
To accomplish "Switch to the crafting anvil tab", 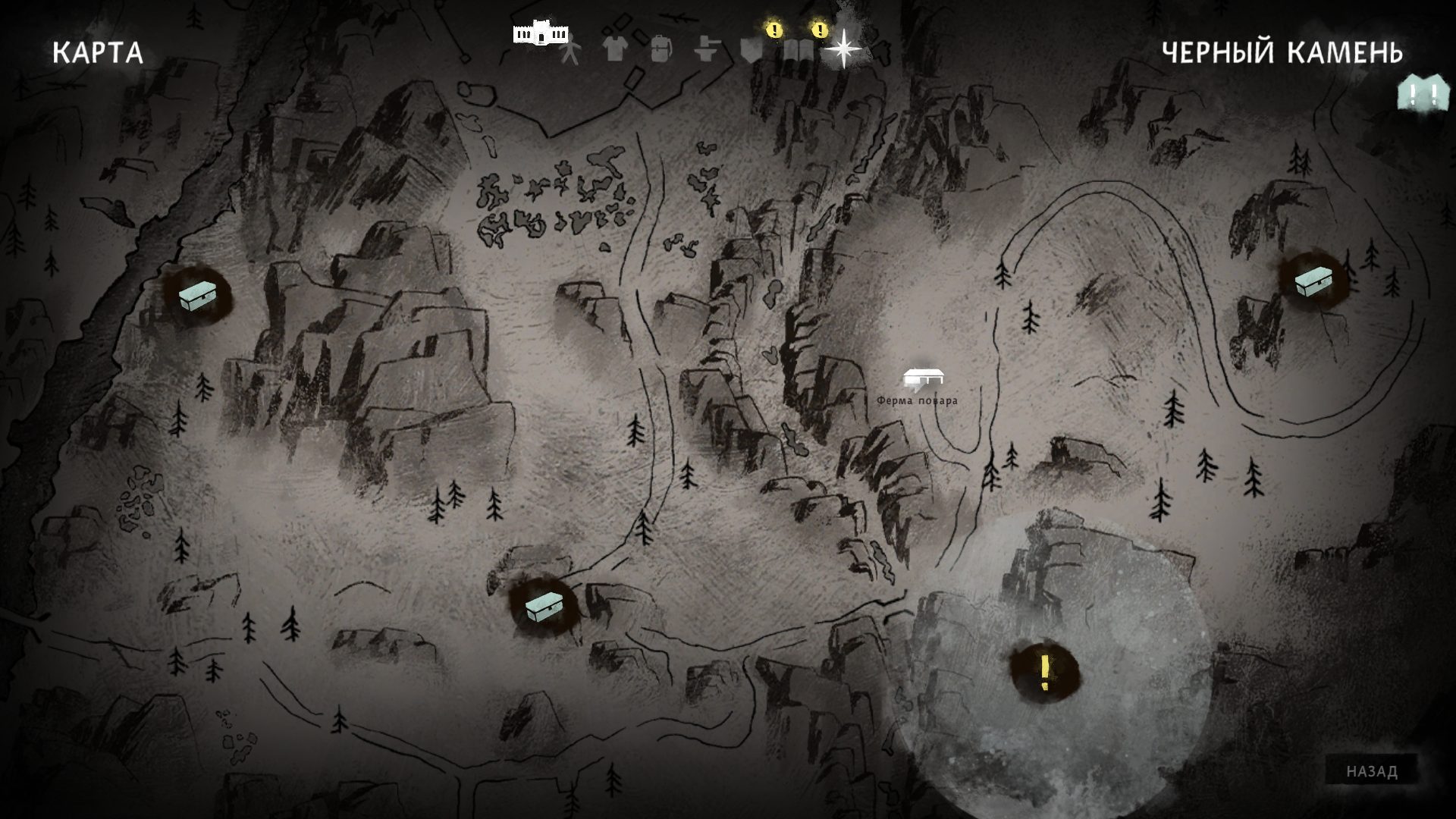I will point(706,49).
